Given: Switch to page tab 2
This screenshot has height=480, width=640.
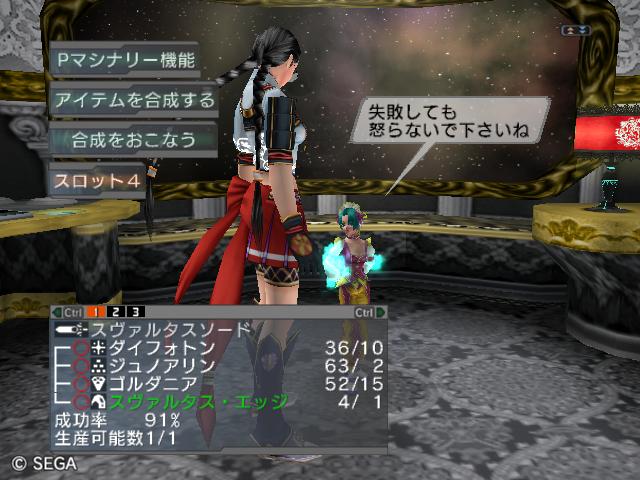Looking at the screenshot, I should click(115, 313).
